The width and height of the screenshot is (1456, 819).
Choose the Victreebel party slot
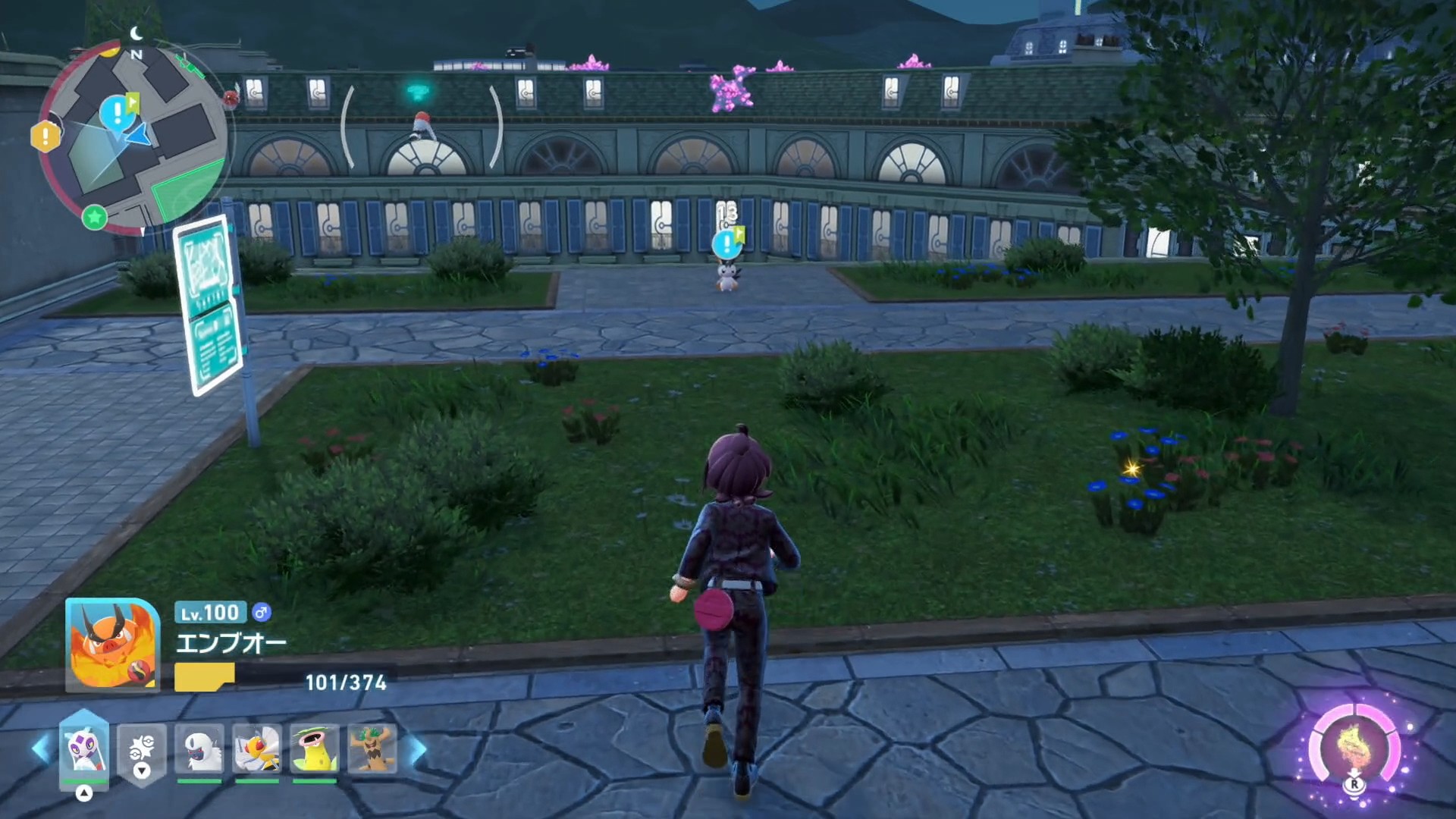click(x=314, y=748)
